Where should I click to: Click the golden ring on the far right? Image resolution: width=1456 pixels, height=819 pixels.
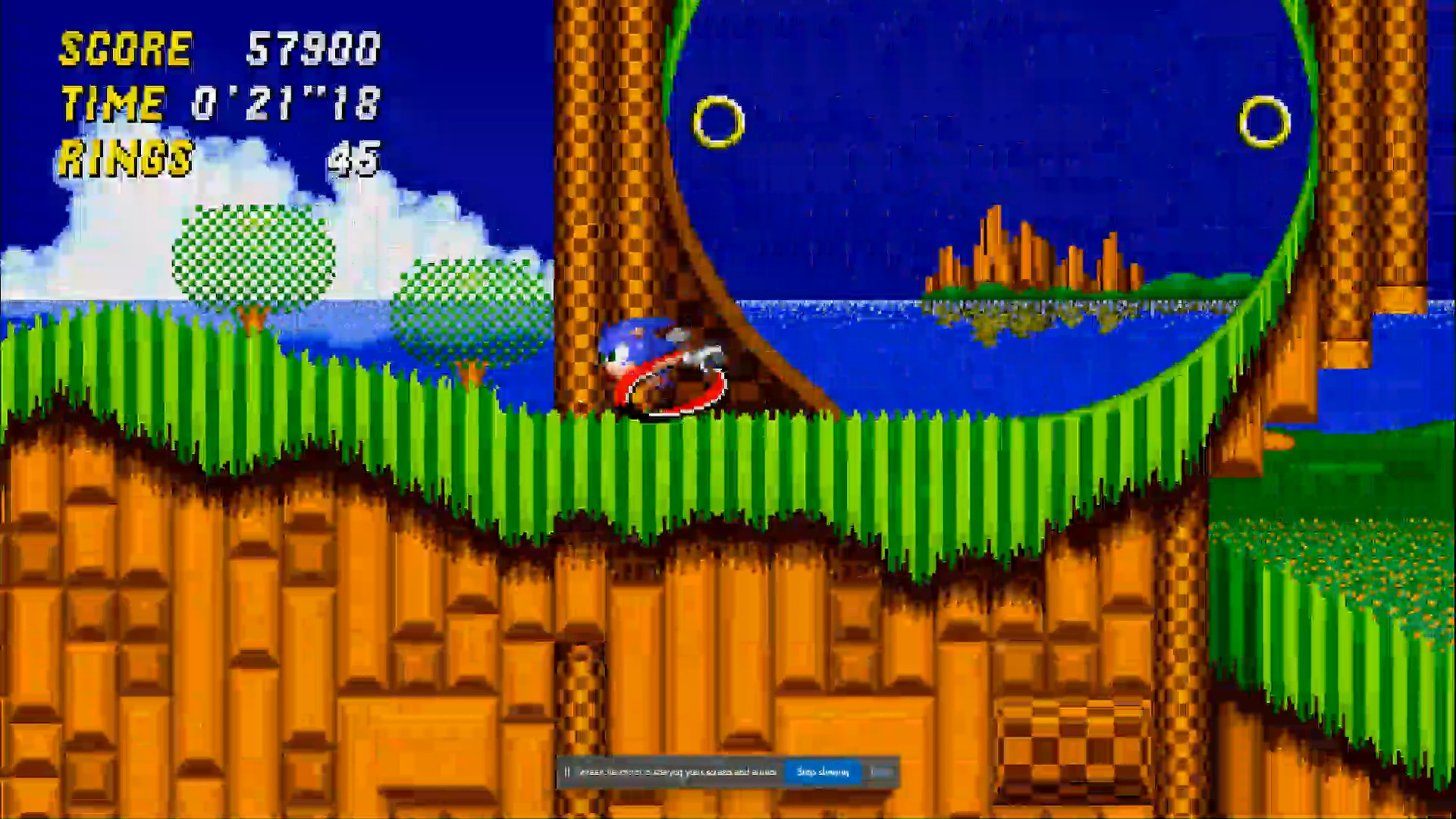(1263, 121)
